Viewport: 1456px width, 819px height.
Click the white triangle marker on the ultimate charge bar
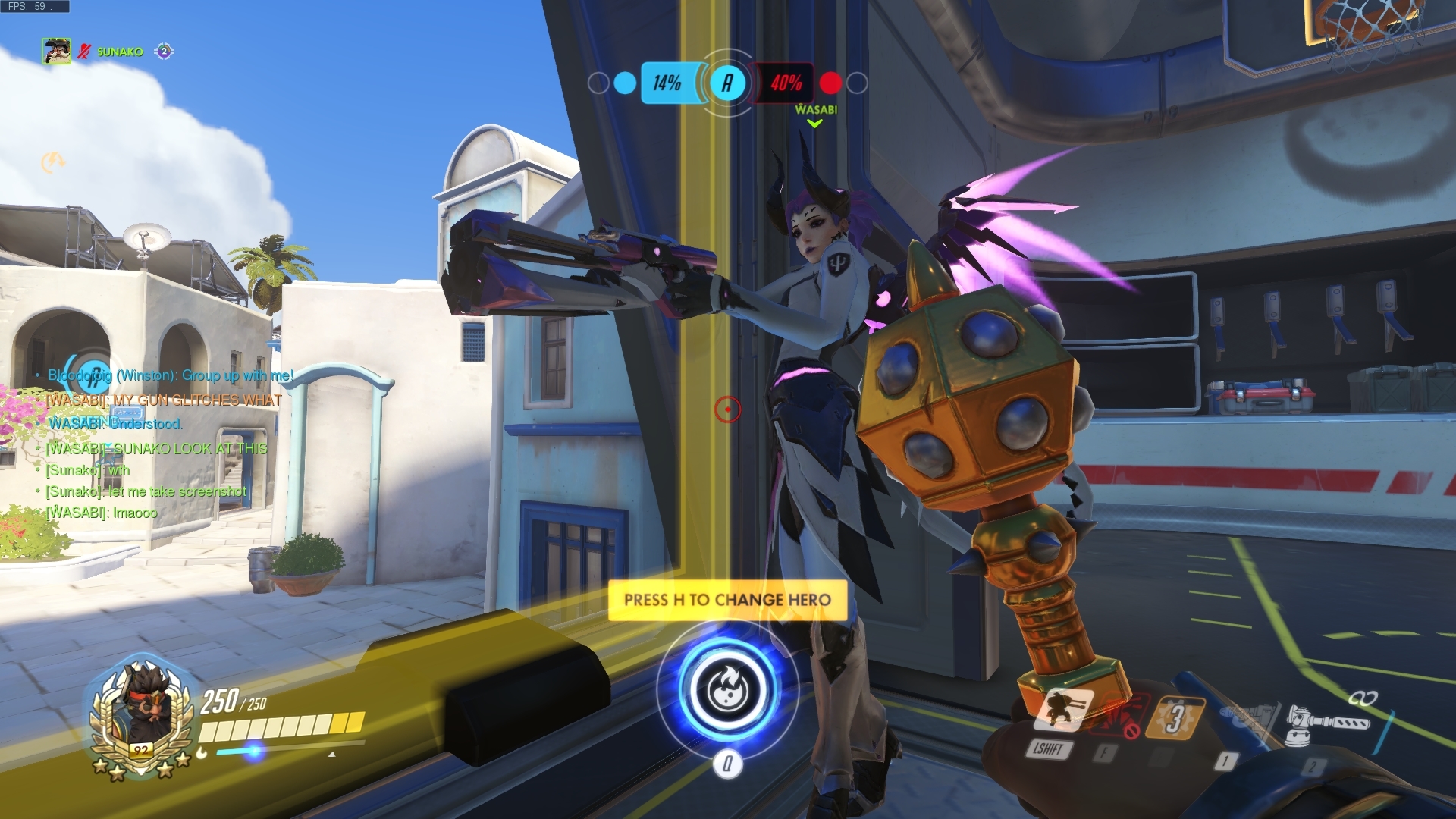332,755
